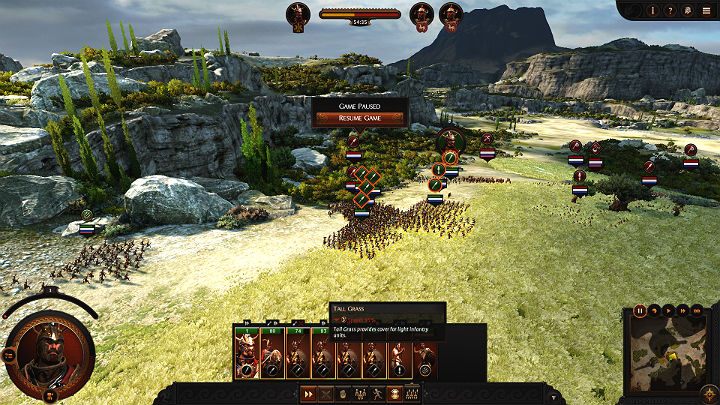Select the general's unit card

coord(245,352)
